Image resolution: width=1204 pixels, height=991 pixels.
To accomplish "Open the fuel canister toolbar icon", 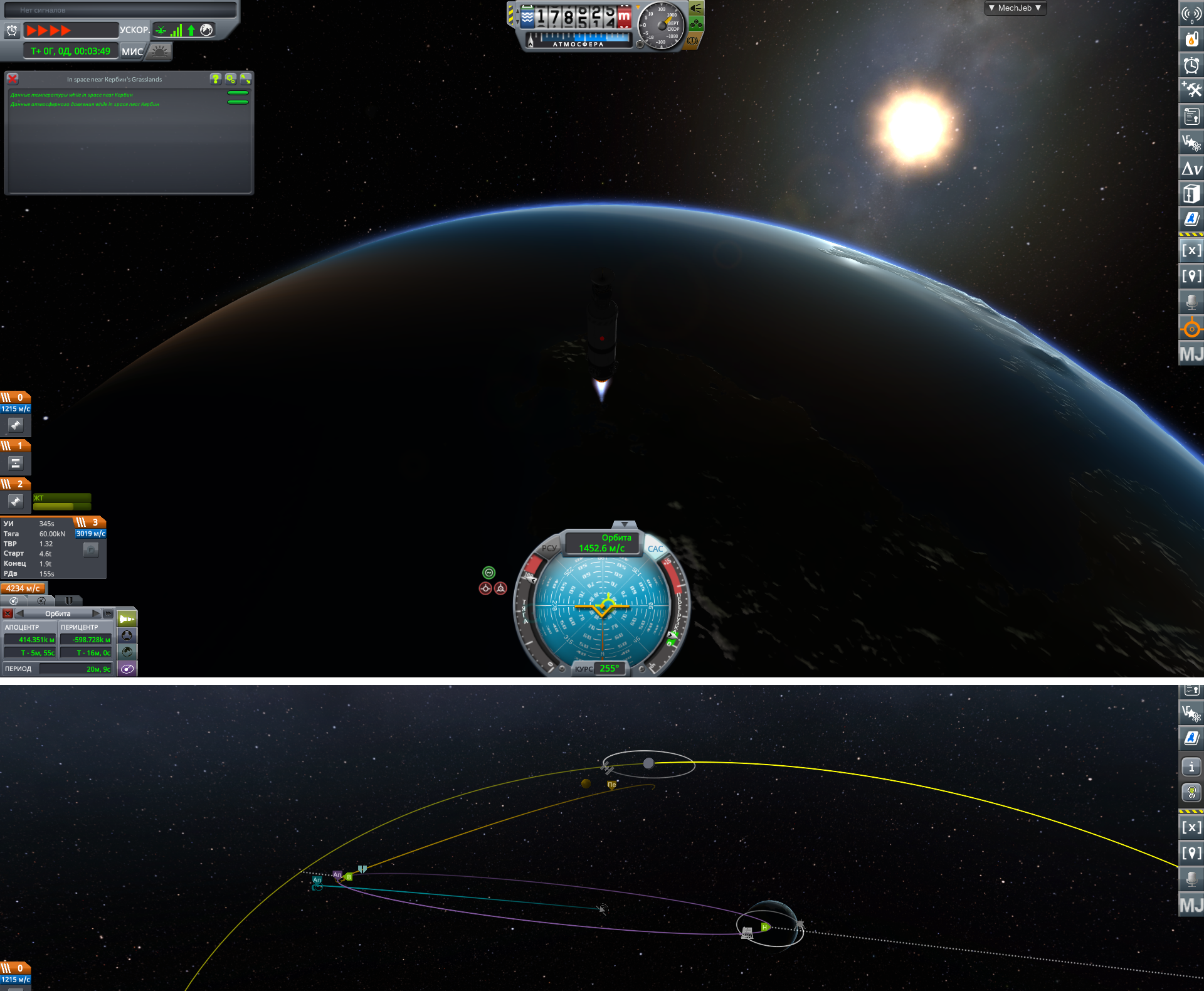I will click(x=1191, y=40).
